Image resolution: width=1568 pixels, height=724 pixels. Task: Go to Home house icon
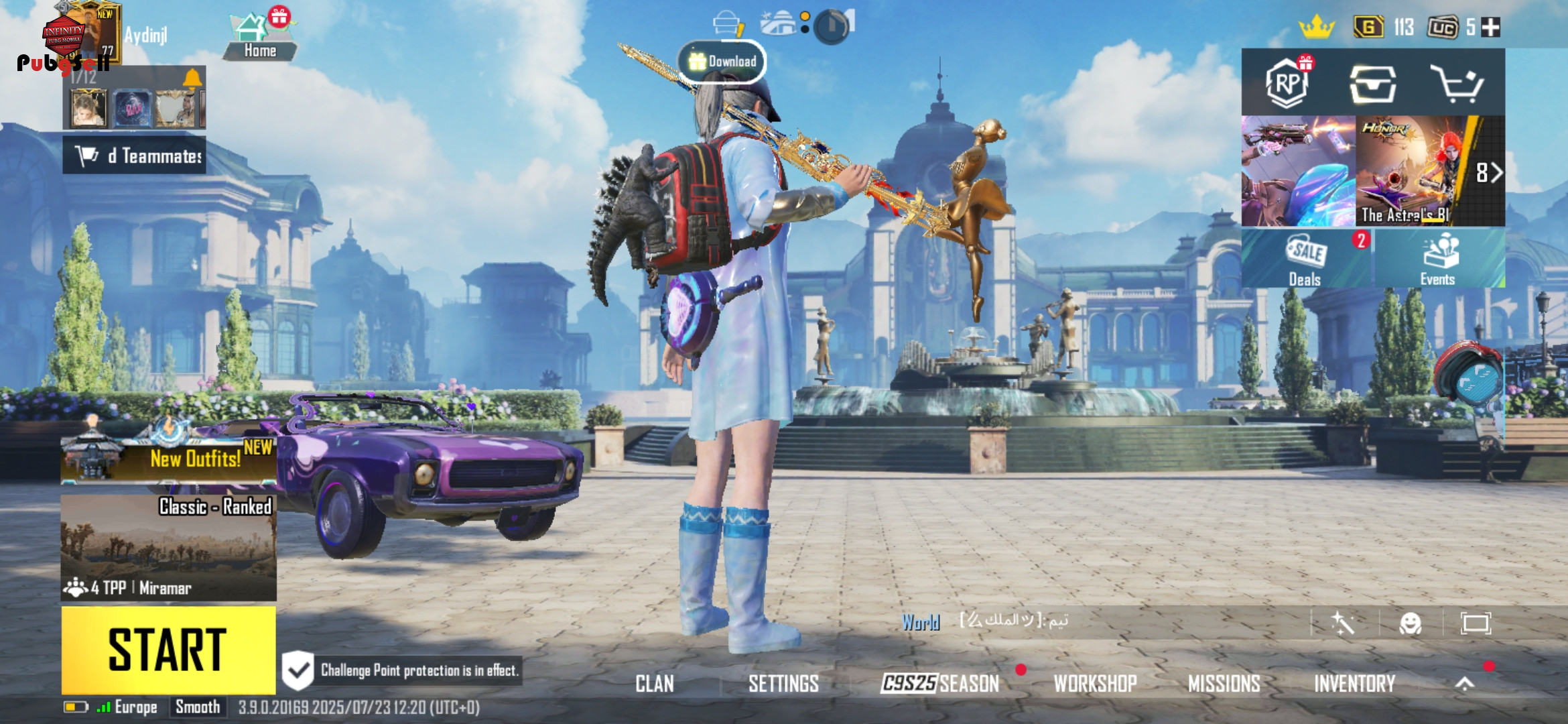point(259,38)
